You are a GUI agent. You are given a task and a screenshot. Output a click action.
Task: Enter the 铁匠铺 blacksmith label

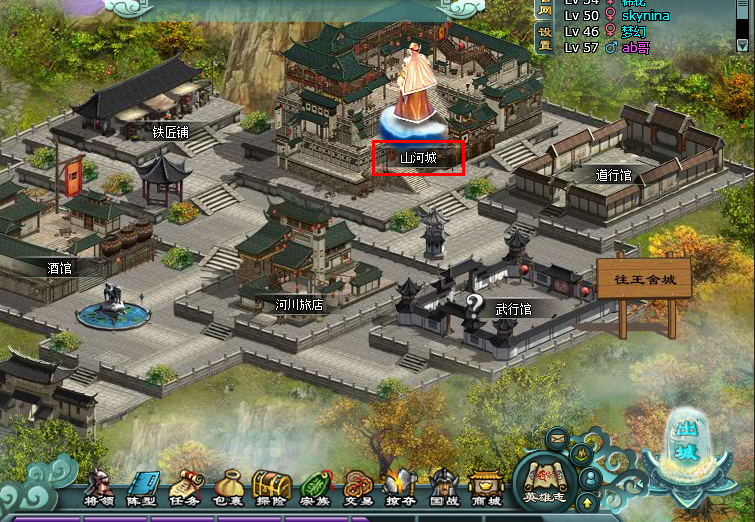pos(171,131)
